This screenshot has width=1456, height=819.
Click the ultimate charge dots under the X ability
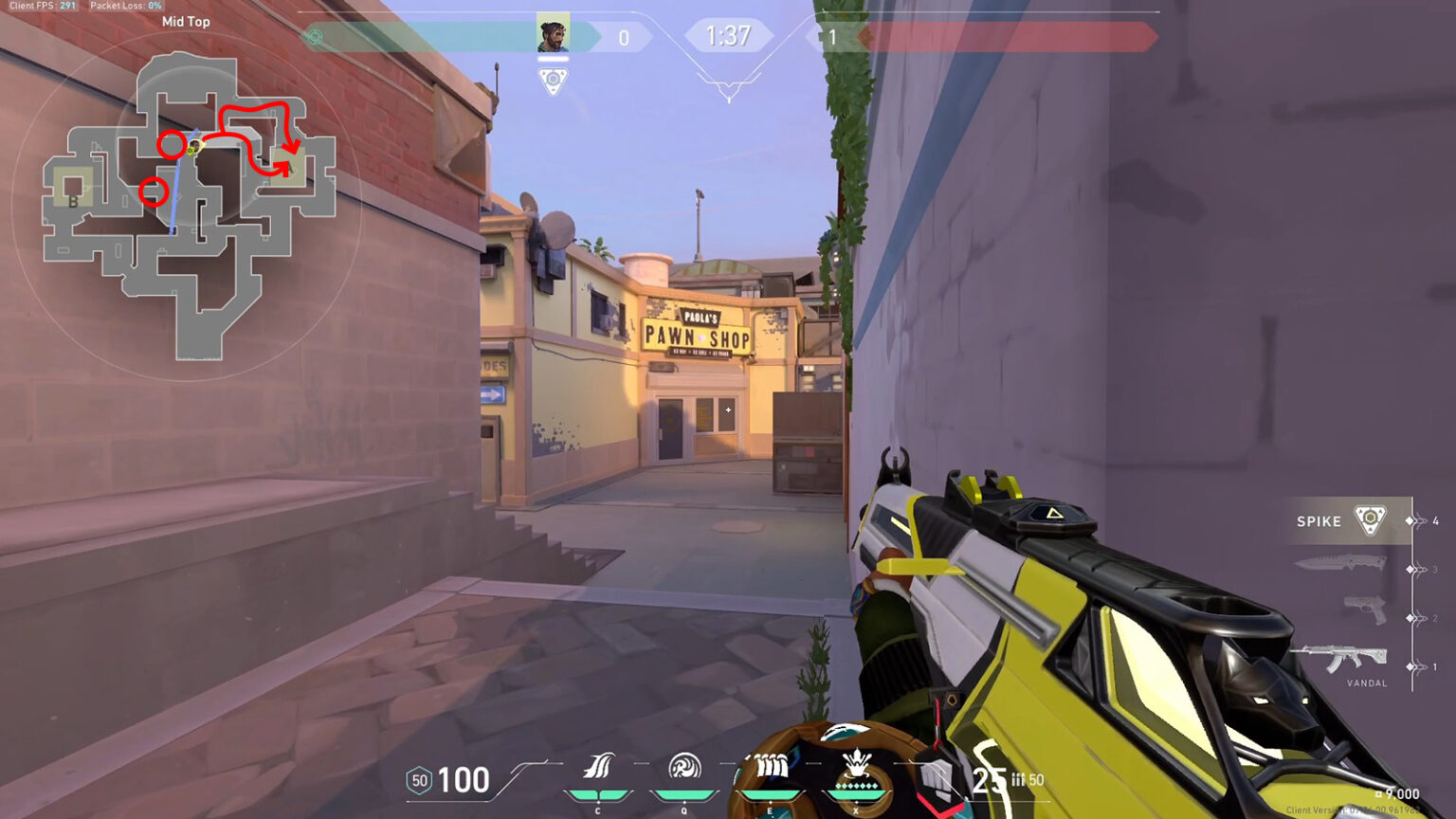(857, 784)
